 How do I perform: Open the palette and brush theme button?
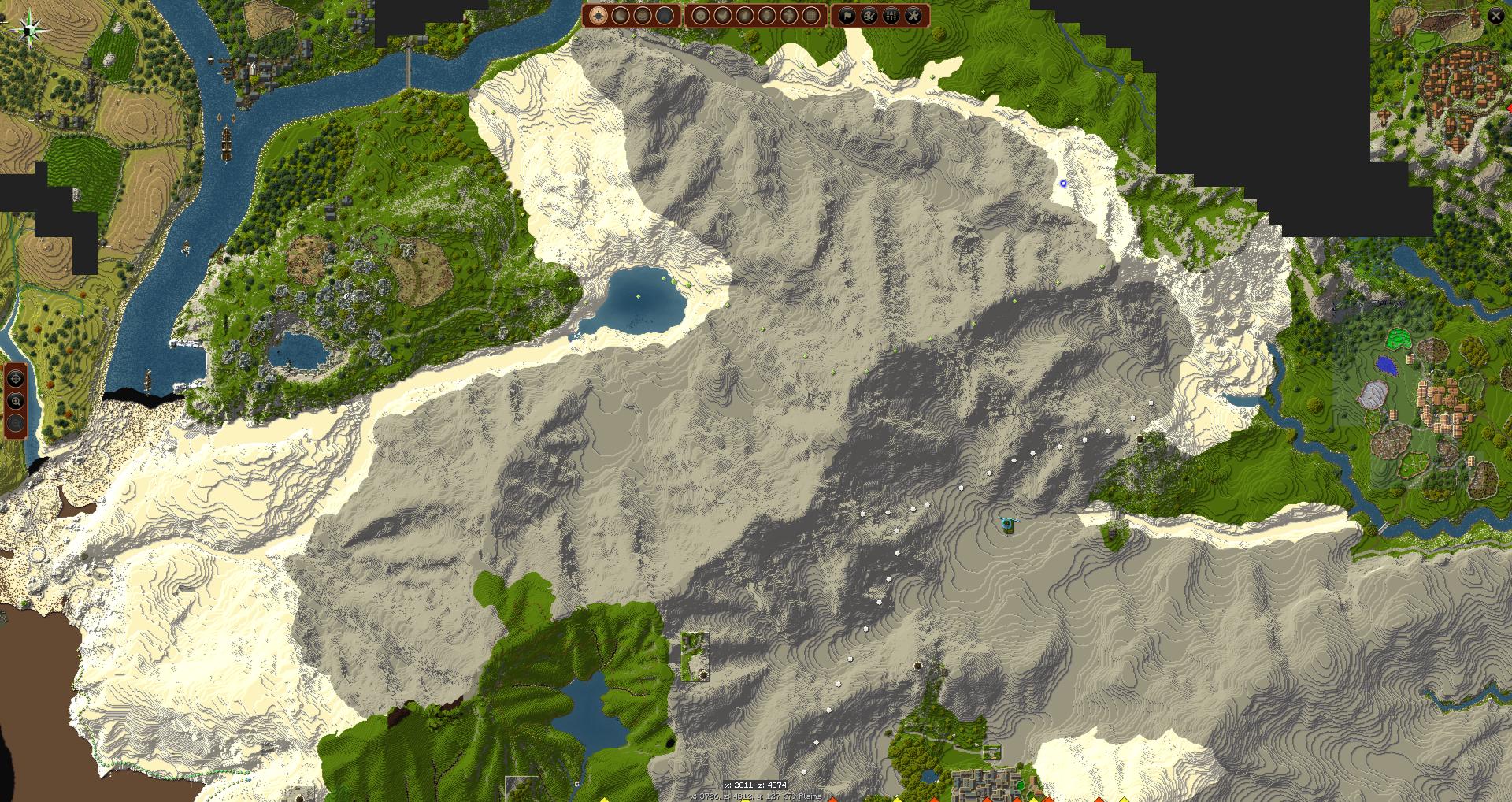(x=869, y=16)
